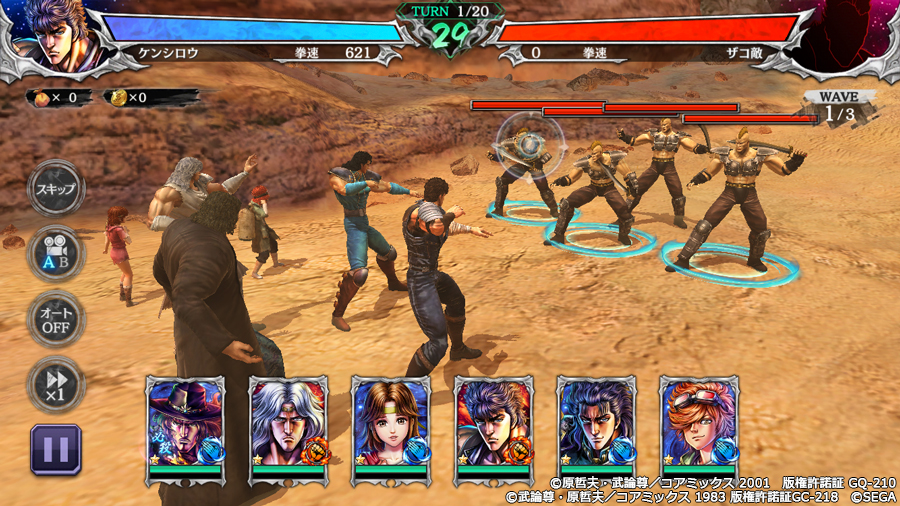Image resolution: width=900 pixels, height=506 pixels.
Task: Toggle the オート OFF auto-battle button
Action: (x=55, y=318)
